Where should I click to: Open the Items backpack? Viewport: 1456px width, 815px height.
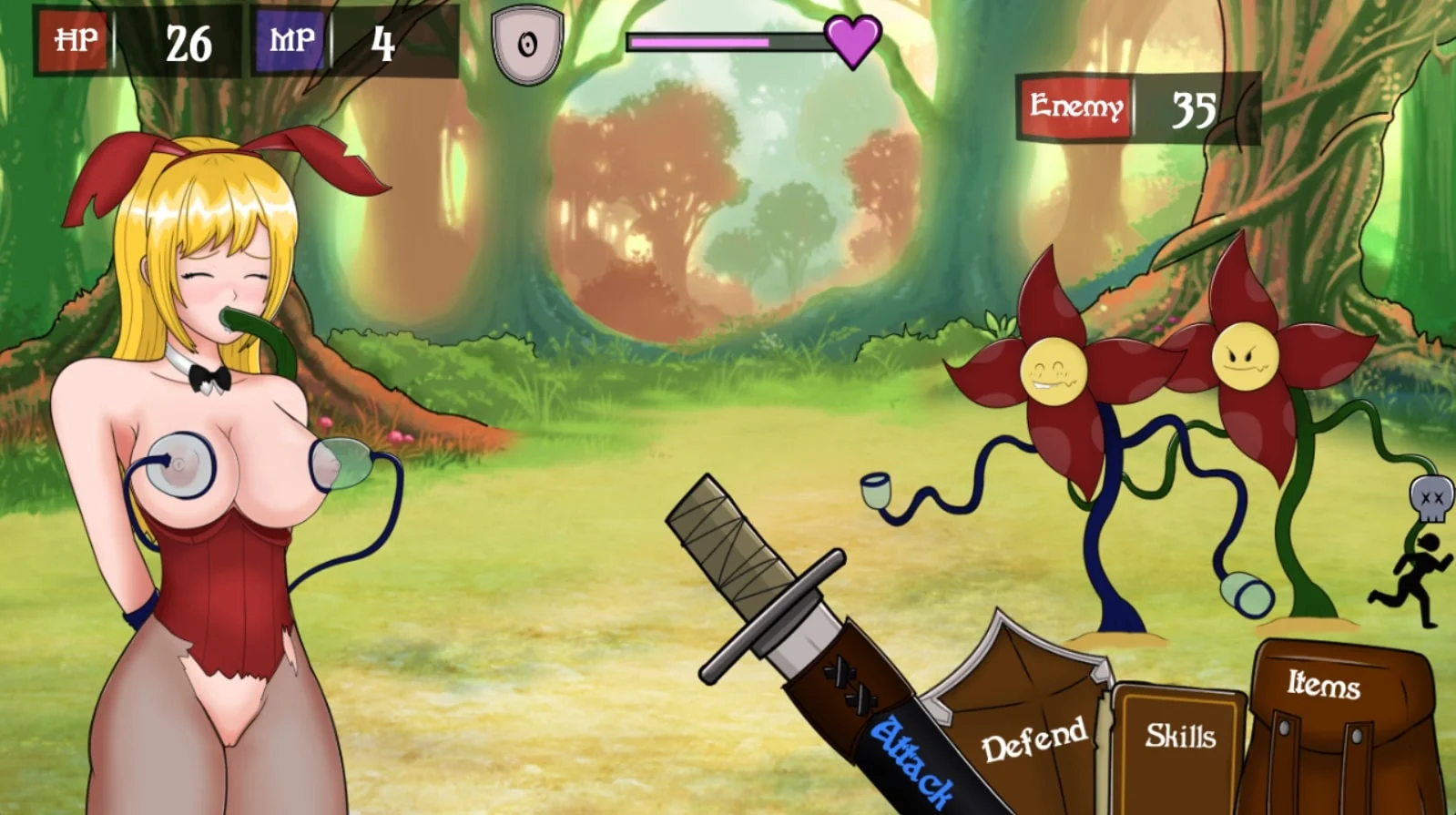coord(1325,710)
